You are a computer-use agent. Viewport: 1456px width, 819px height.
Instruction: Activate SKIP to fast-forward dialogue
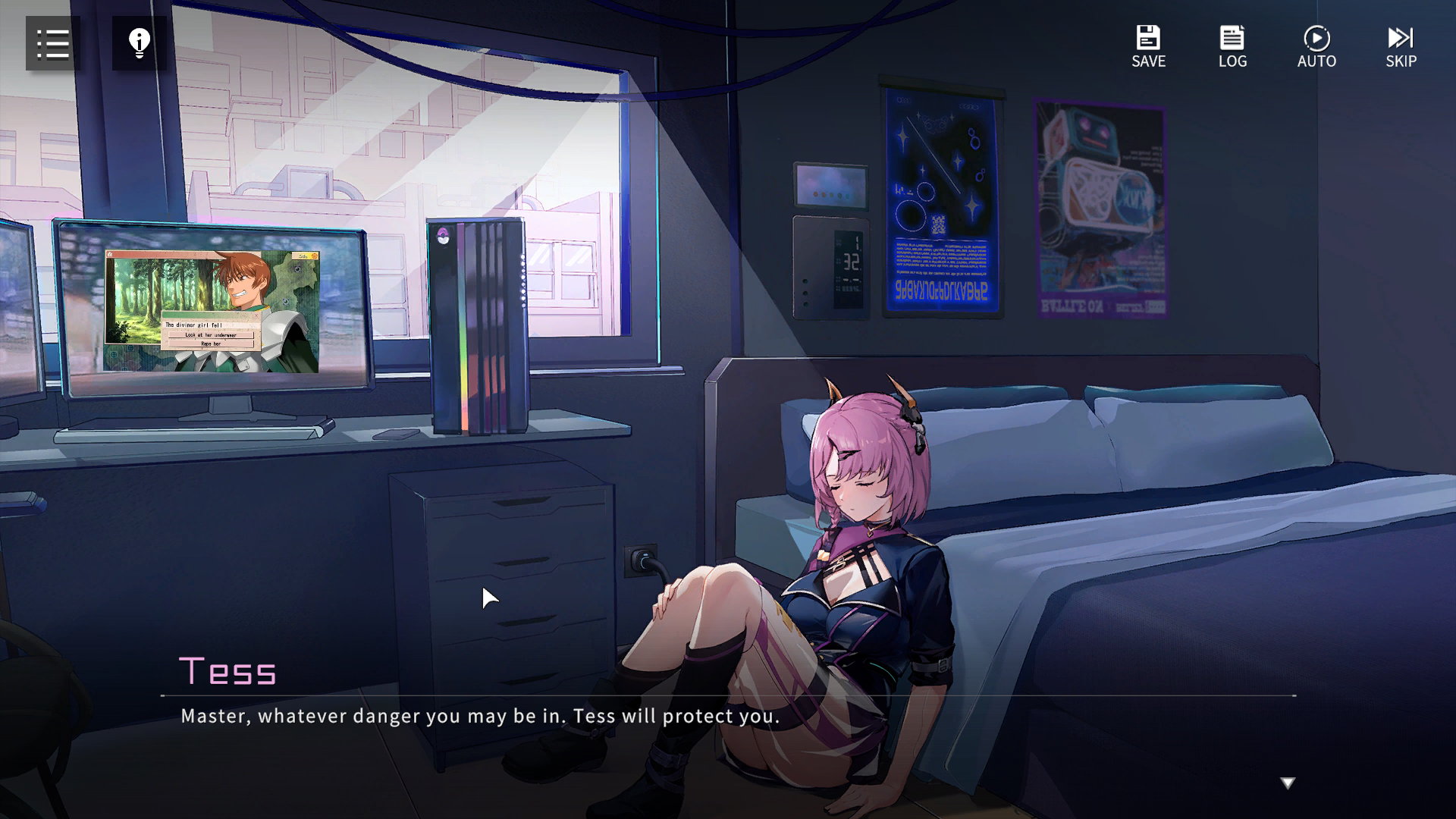(x=1401, y=46)
